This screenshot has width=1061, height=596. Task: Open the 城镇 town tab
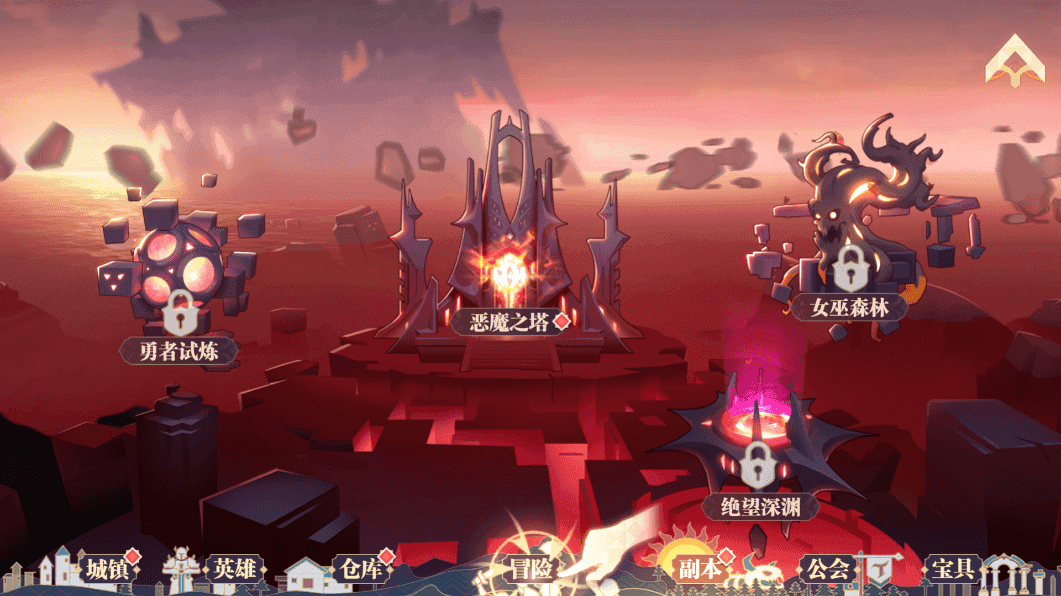coord(106,570)
